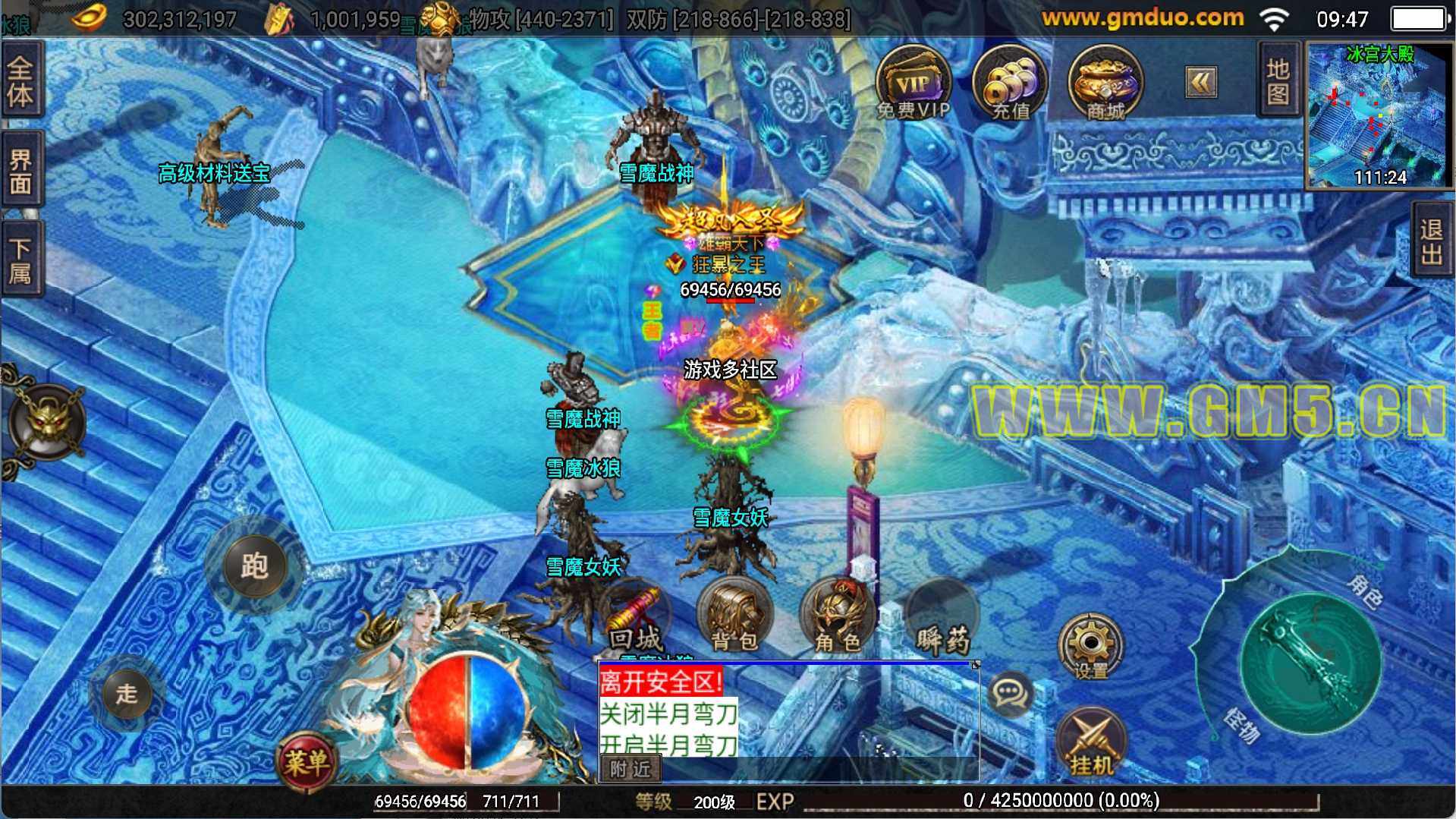1456x819 pixels.
Task: Click the 冰宫大殿 minimap
Action: (1378, 115)
